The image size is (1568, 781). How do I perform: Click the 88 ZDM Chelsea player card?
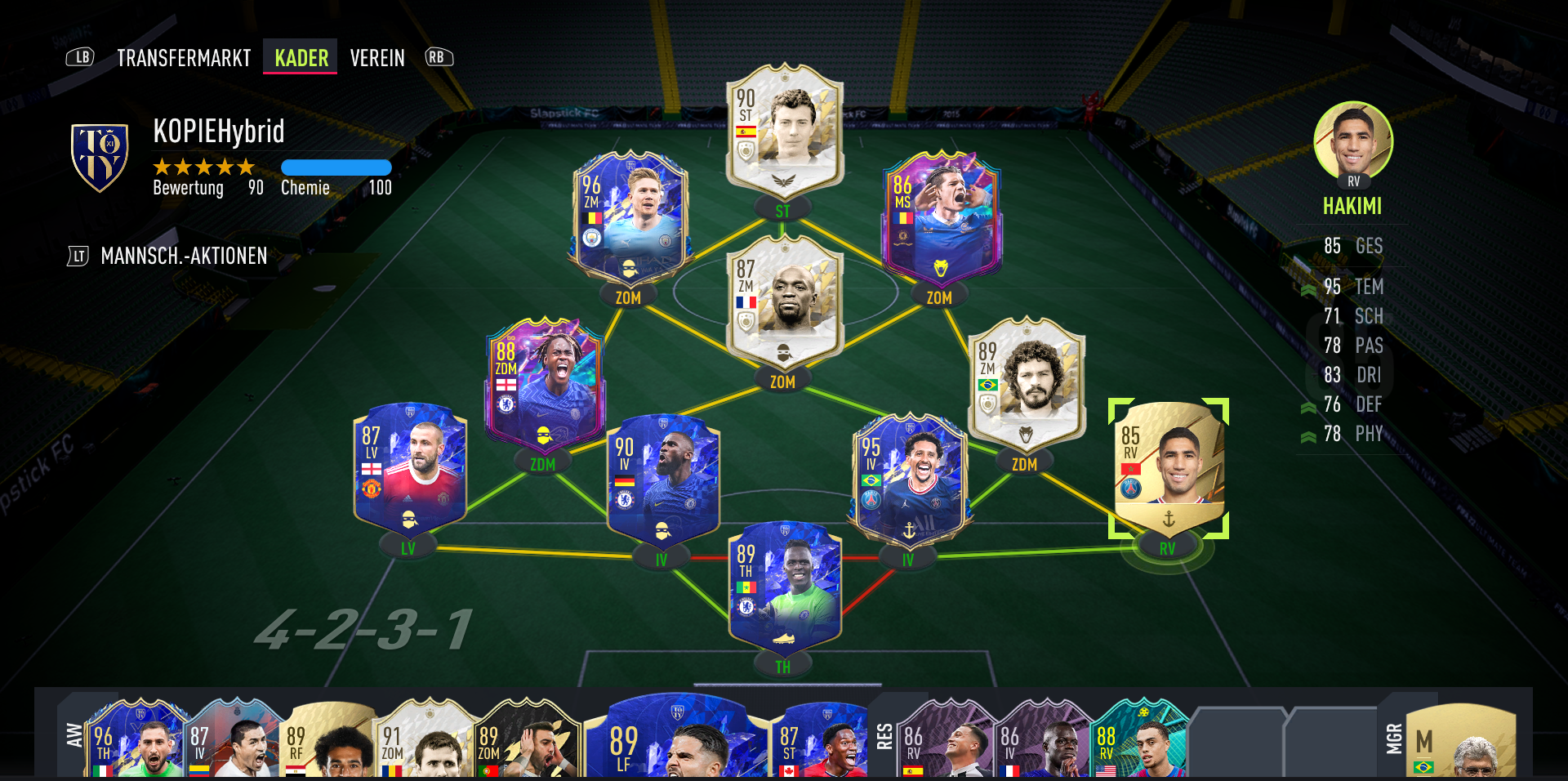(x=543, y=384)
